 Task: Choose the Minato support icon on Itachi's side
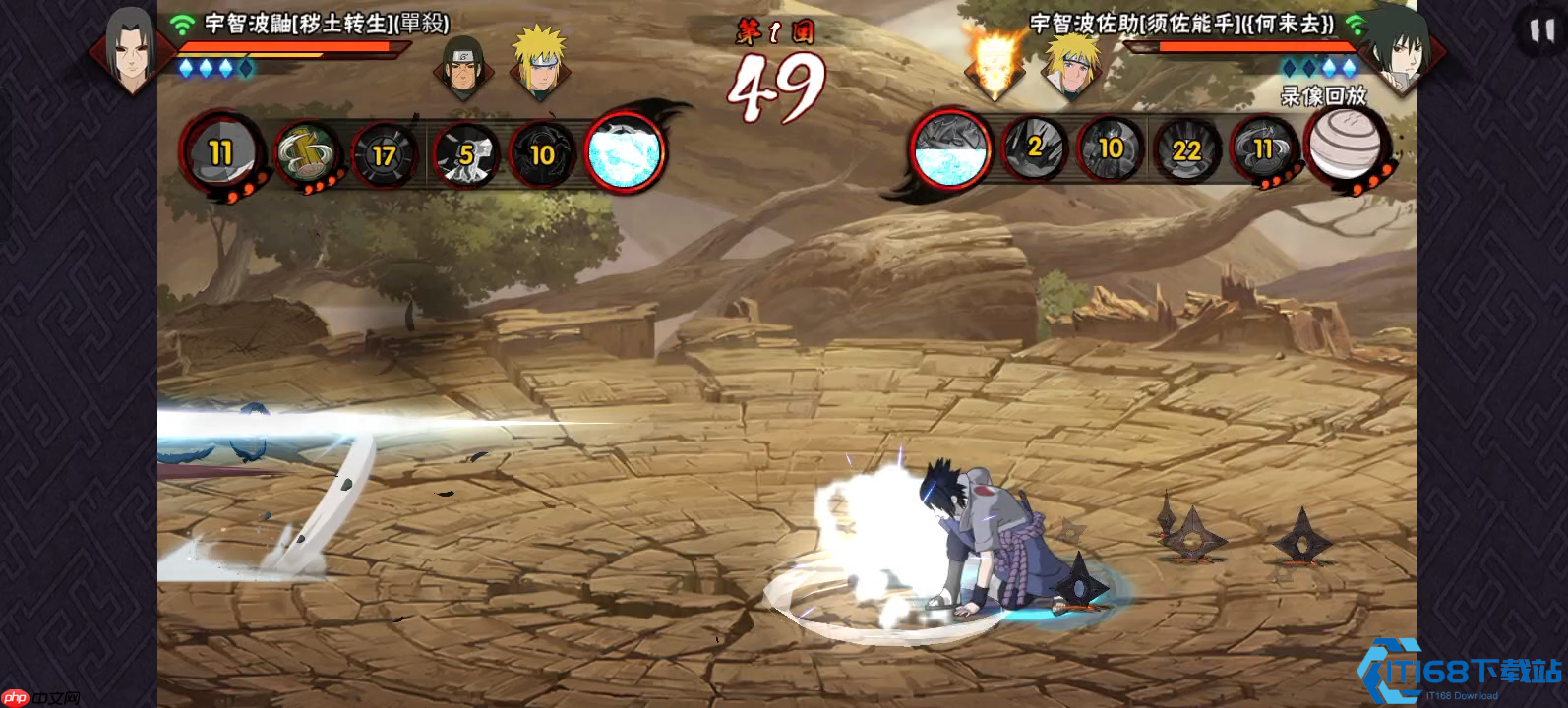point(538,61)
